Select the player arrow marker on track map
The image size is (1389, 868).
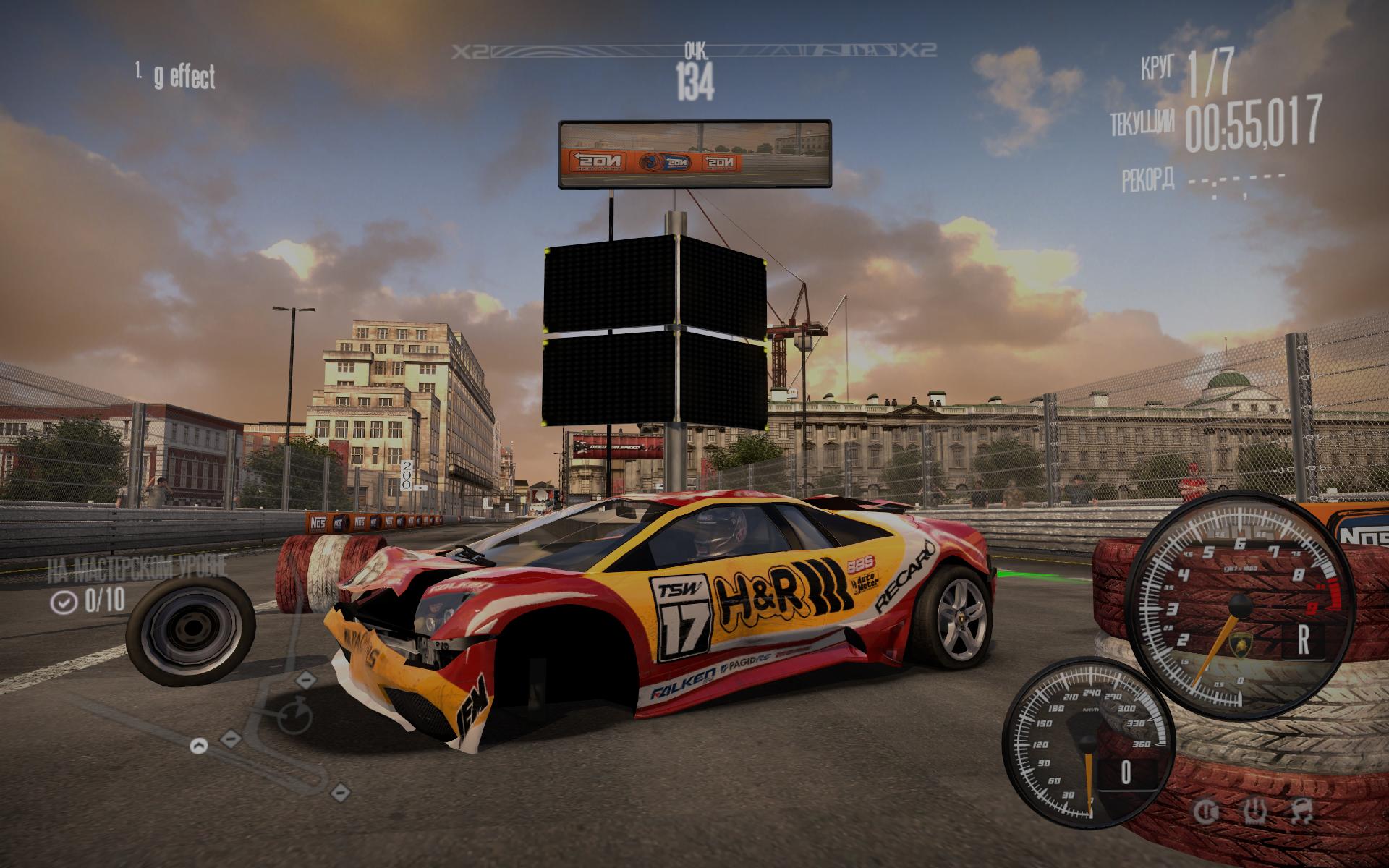[199, 745]
